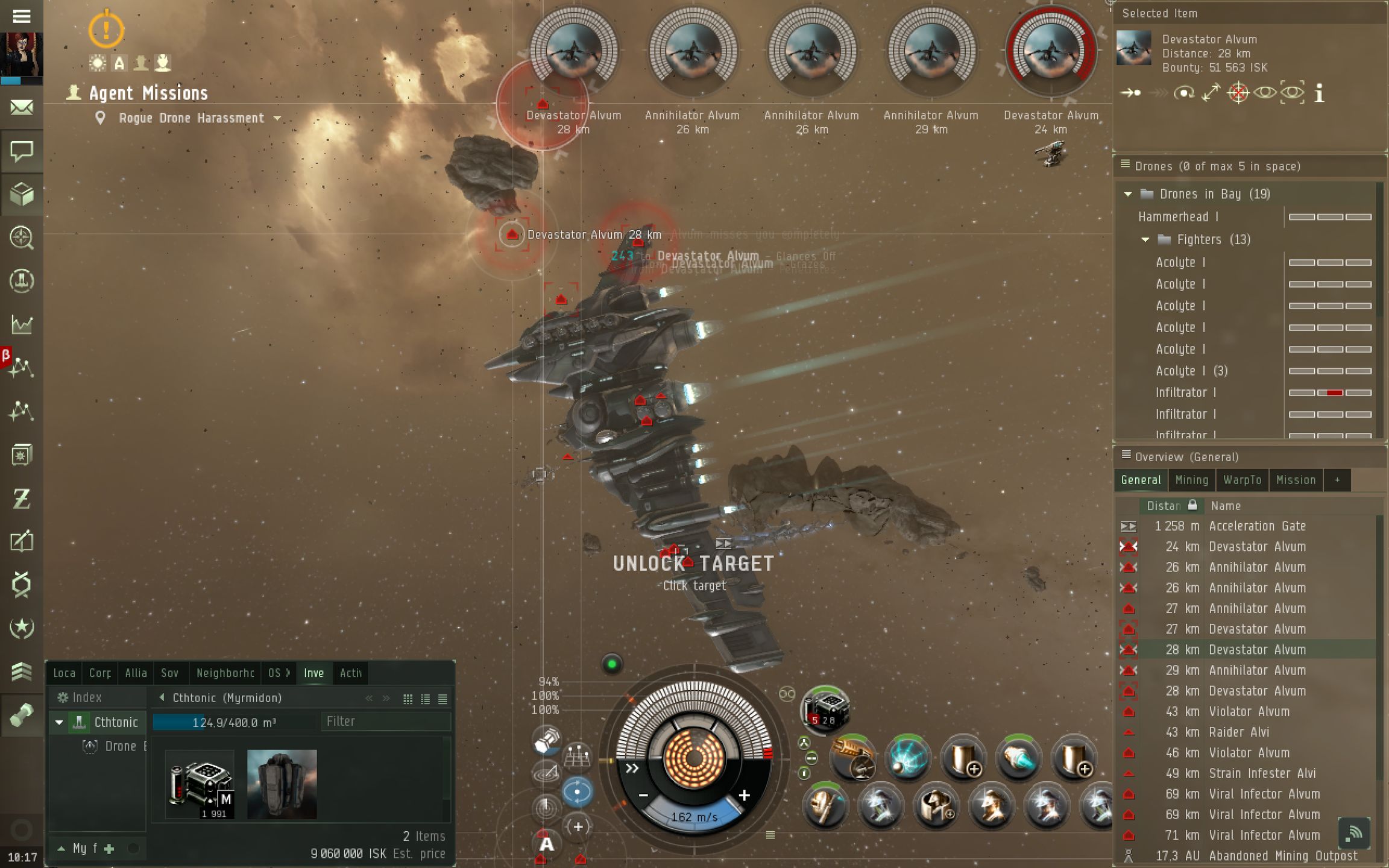Expand the Rogue Drone Harassment dropdown

[277, 118]
